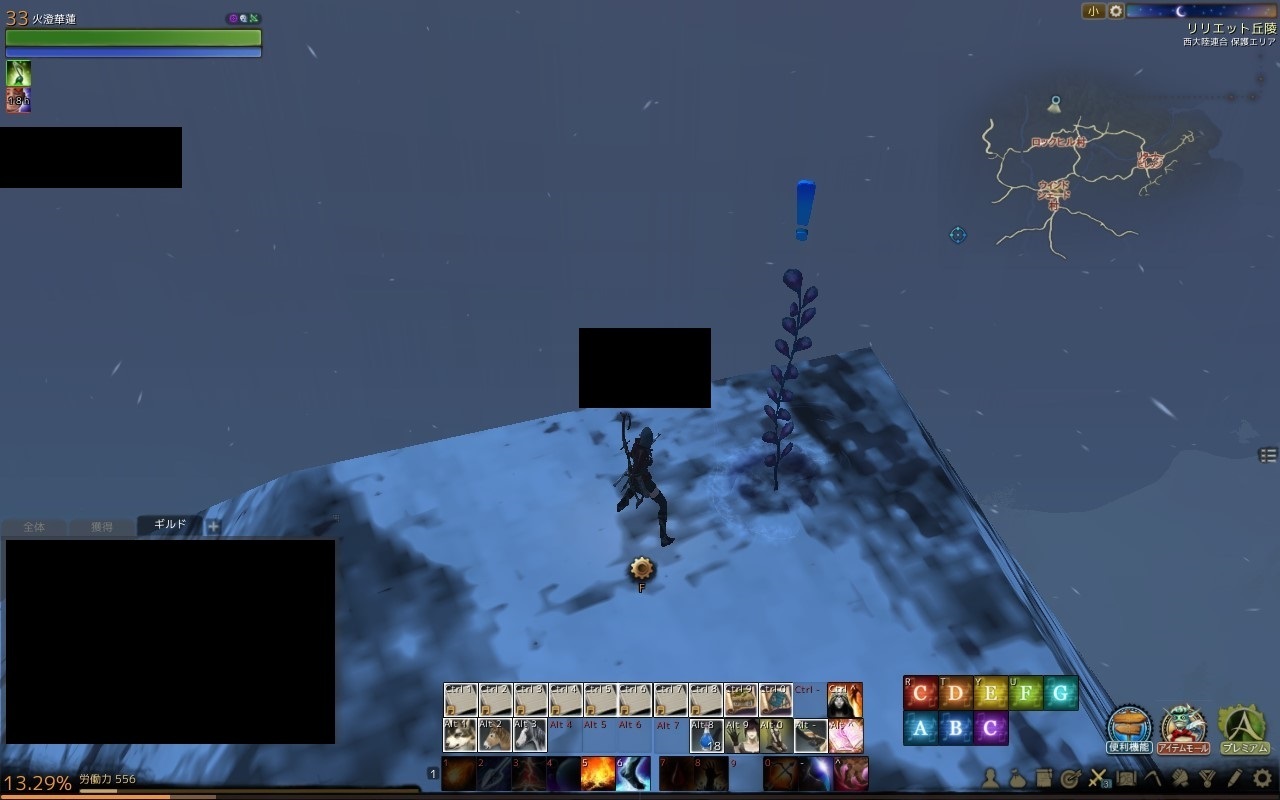Play the red C music note

click(920, 693)
